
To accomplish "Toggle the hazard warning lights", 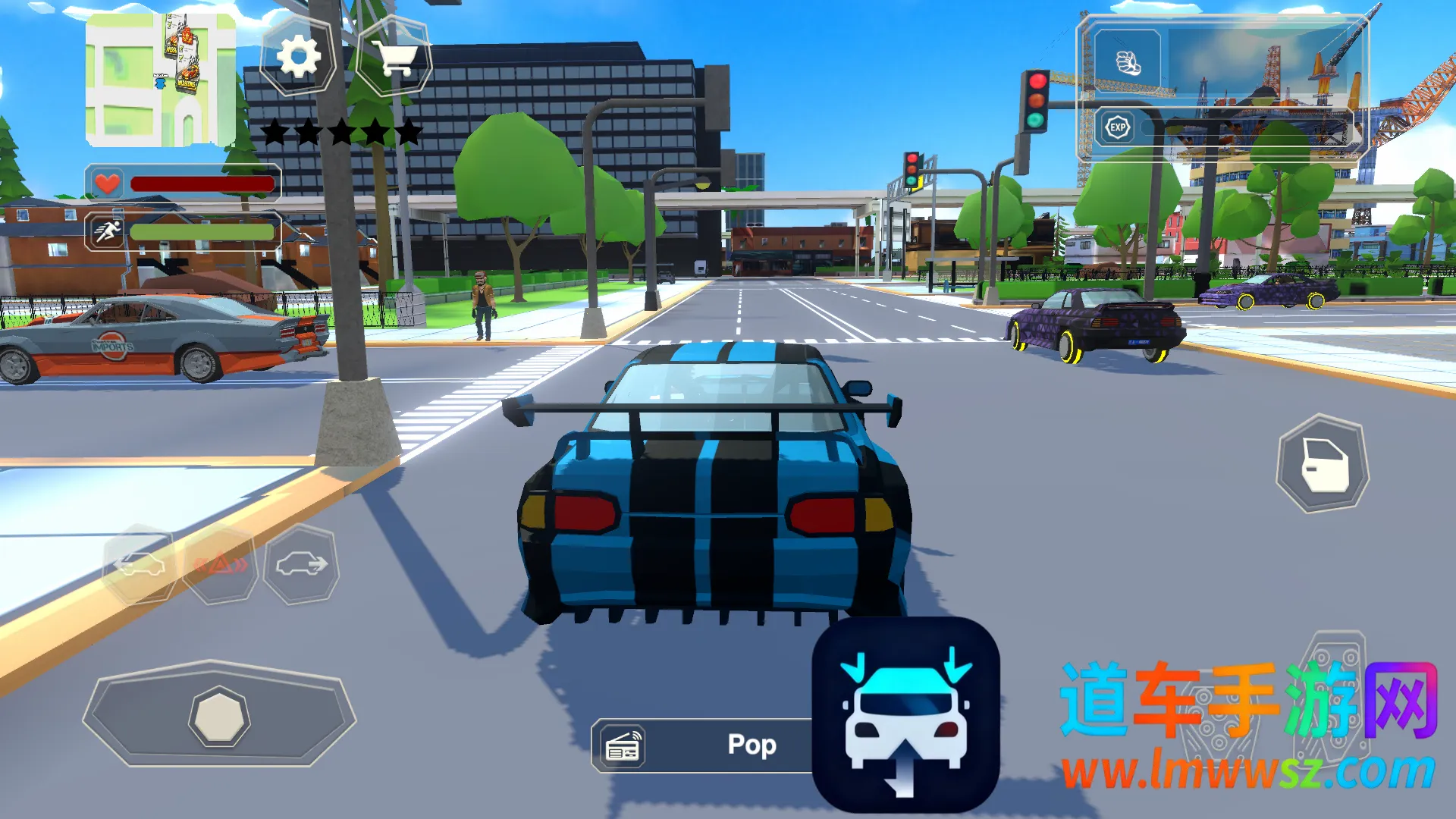I will coord(220,564).
